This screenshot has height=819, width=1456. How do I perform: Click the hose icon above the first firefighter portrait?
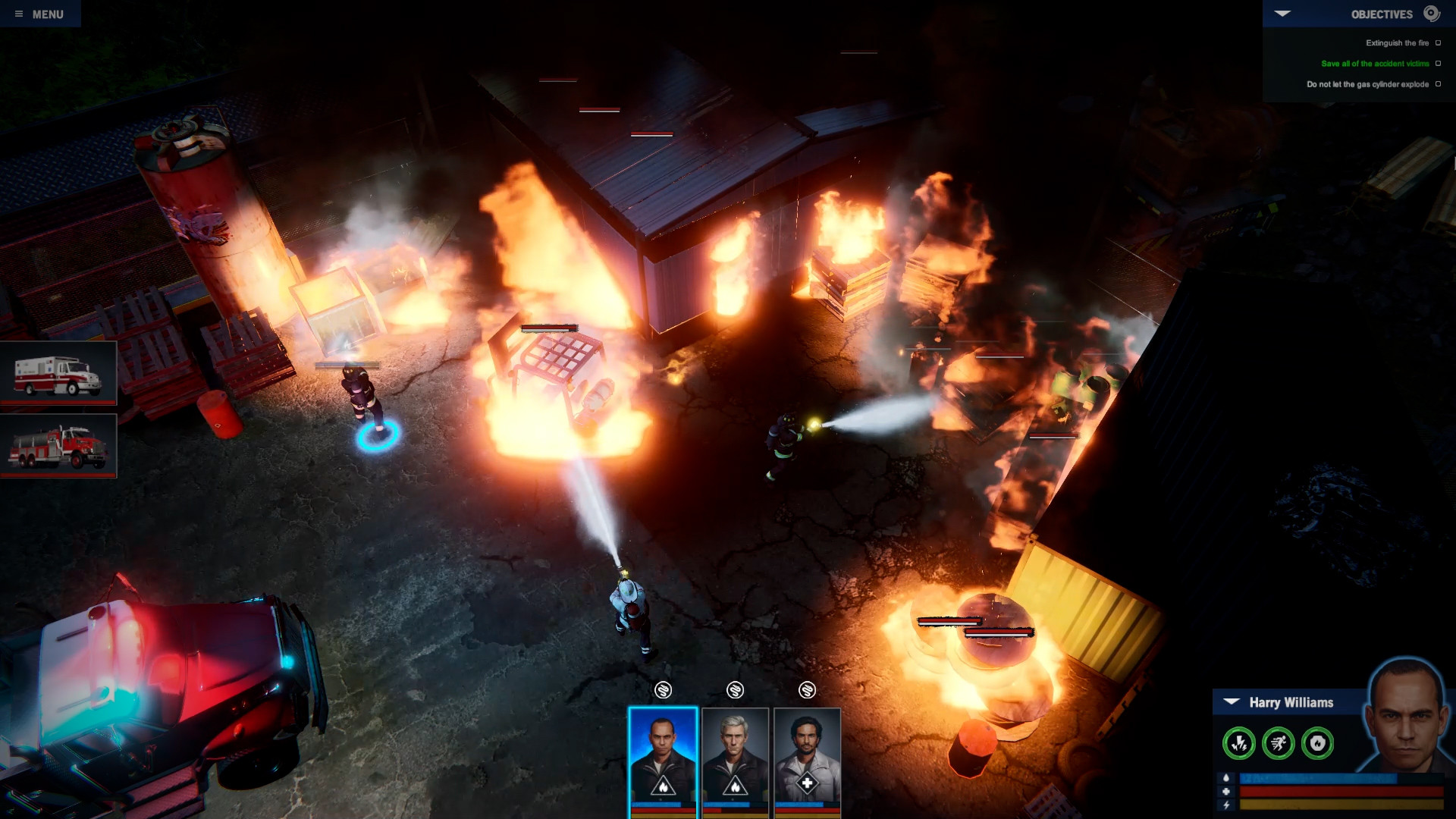tap(664, 690)
